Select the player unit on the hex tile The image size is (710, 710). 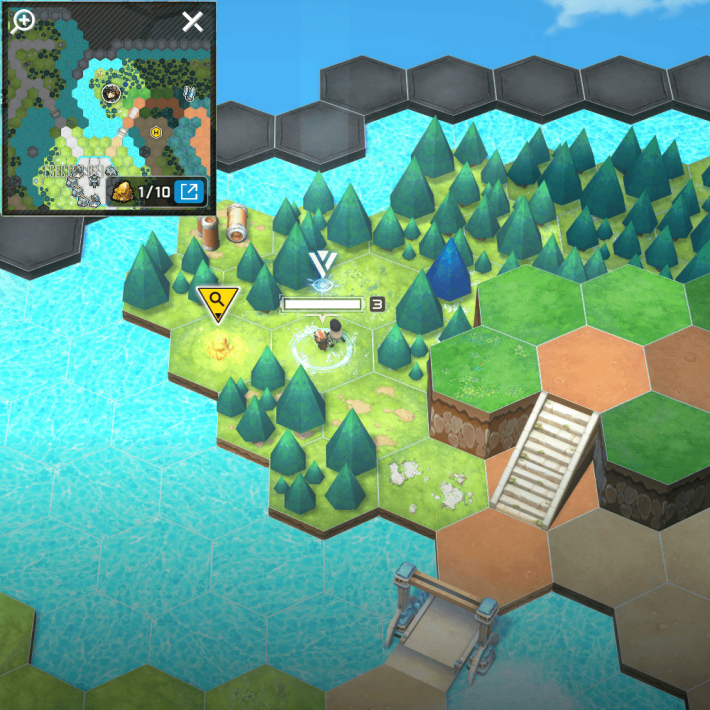[322, 339]
